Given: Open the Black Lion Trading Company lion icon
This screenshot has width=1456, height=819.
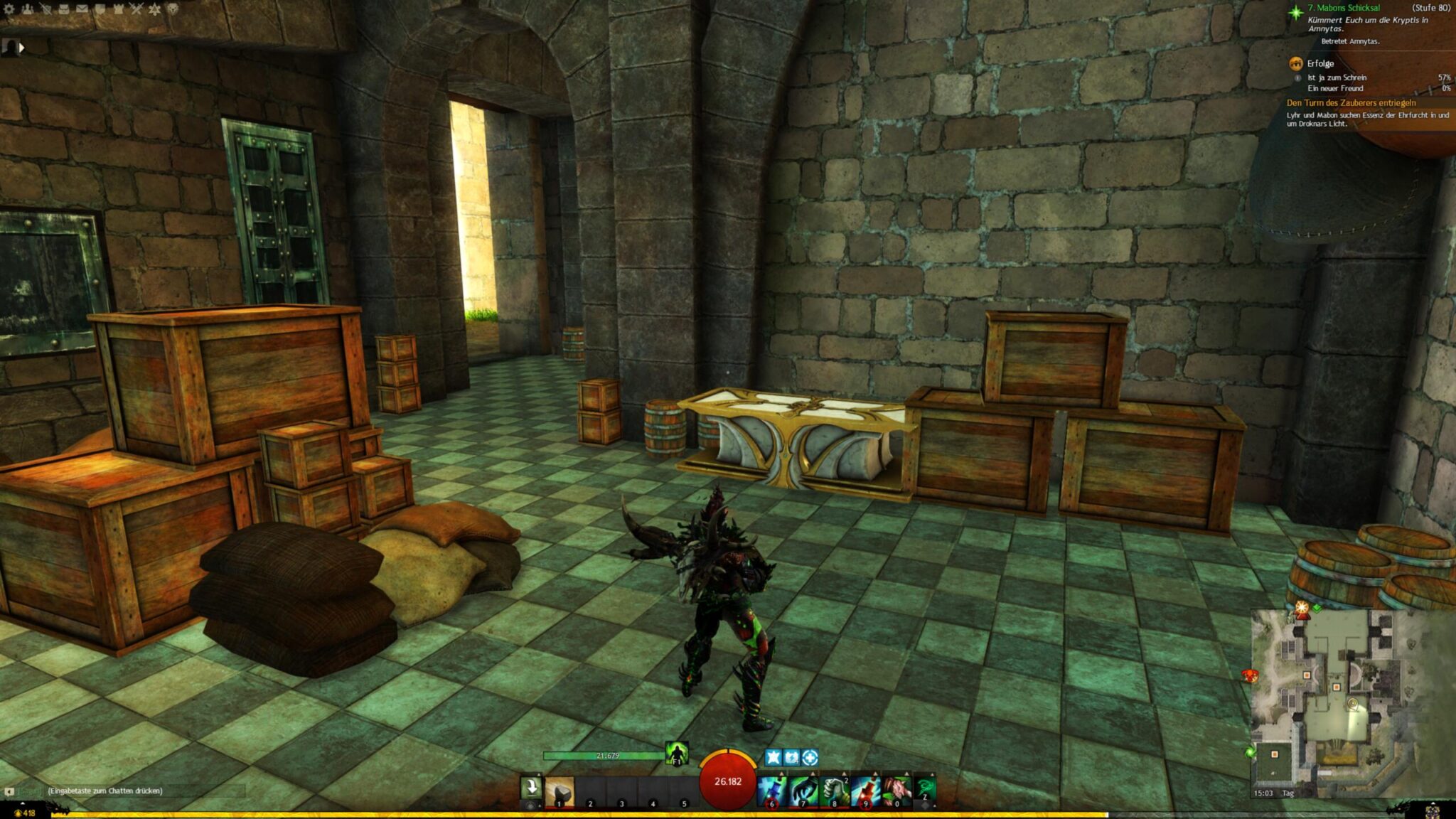Looking at the screenshot, I should 174,9.
